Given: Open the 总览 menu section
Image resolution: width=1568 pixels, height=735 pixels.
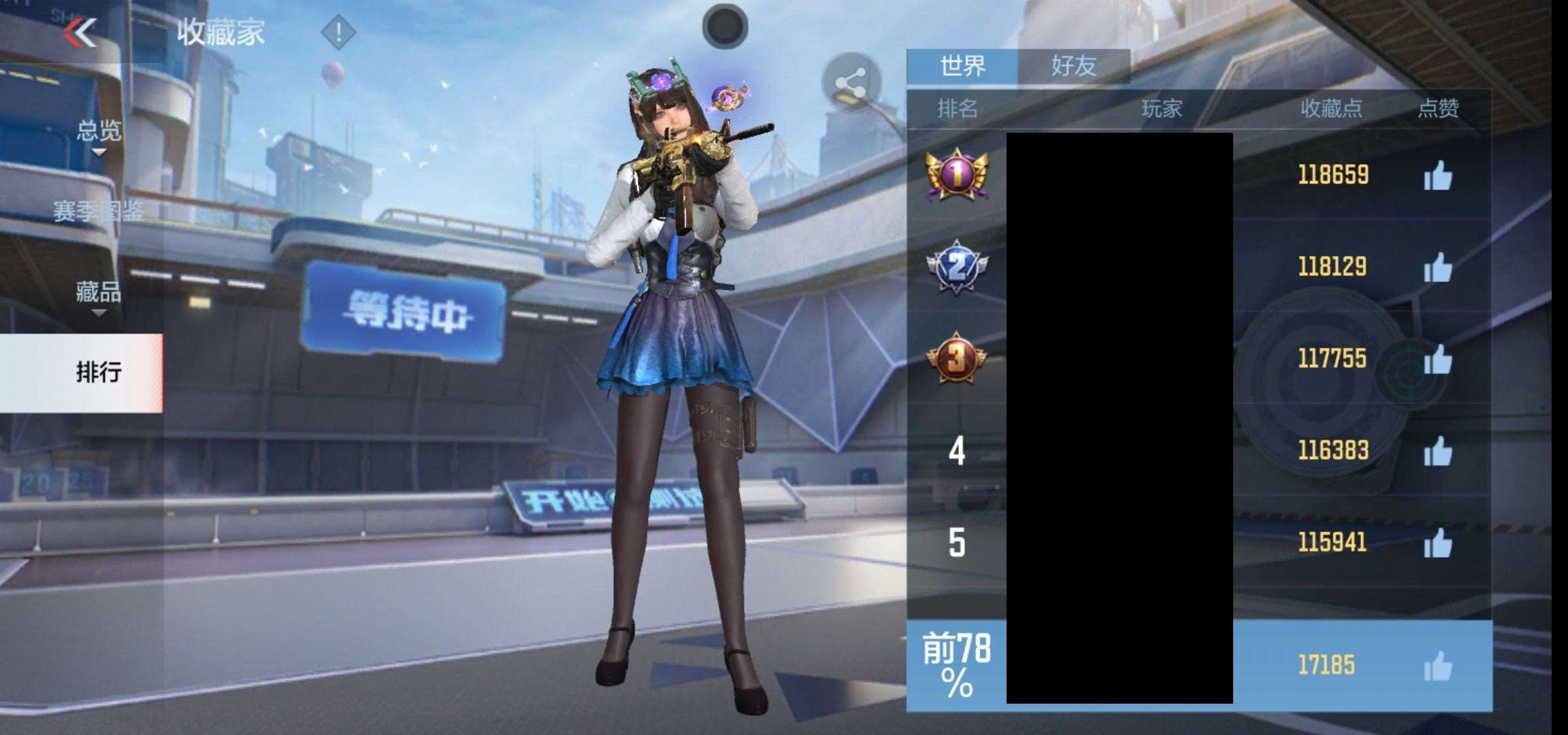Looking at the screenshot, I should tap(99, 131).
